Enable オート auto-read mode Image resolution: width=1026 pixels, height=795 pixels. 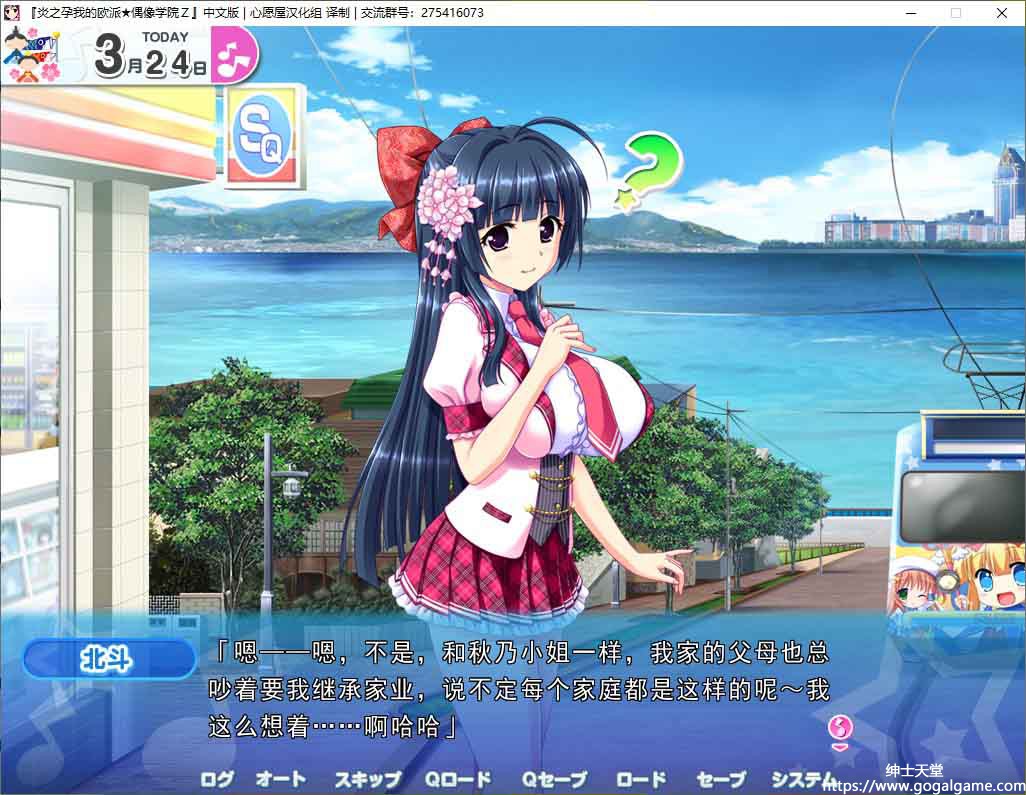(x=280, y=779)
